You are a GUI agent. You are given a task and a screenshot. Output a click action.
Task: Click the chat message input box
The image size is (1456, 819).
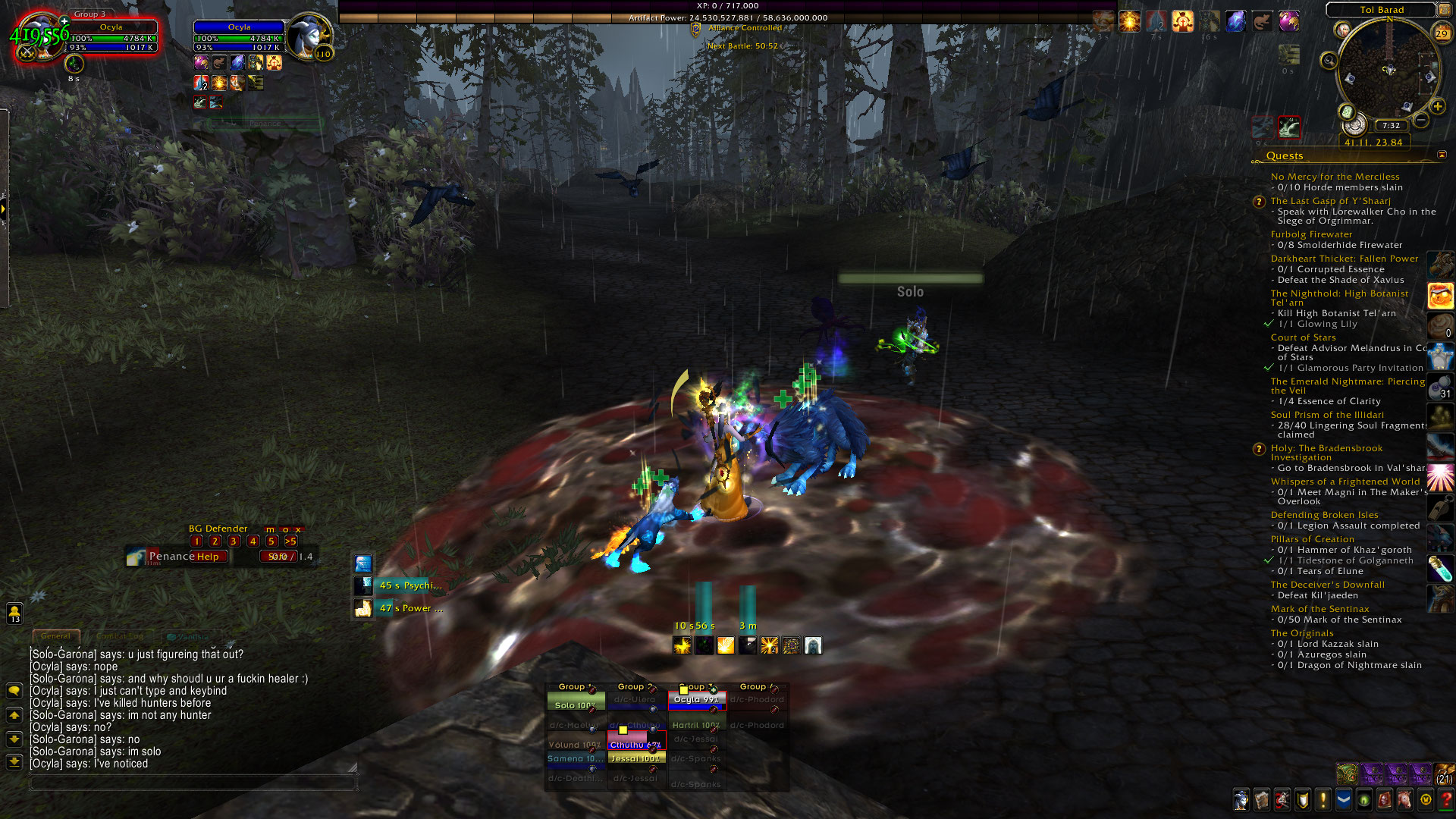click(x=190, y=783)
